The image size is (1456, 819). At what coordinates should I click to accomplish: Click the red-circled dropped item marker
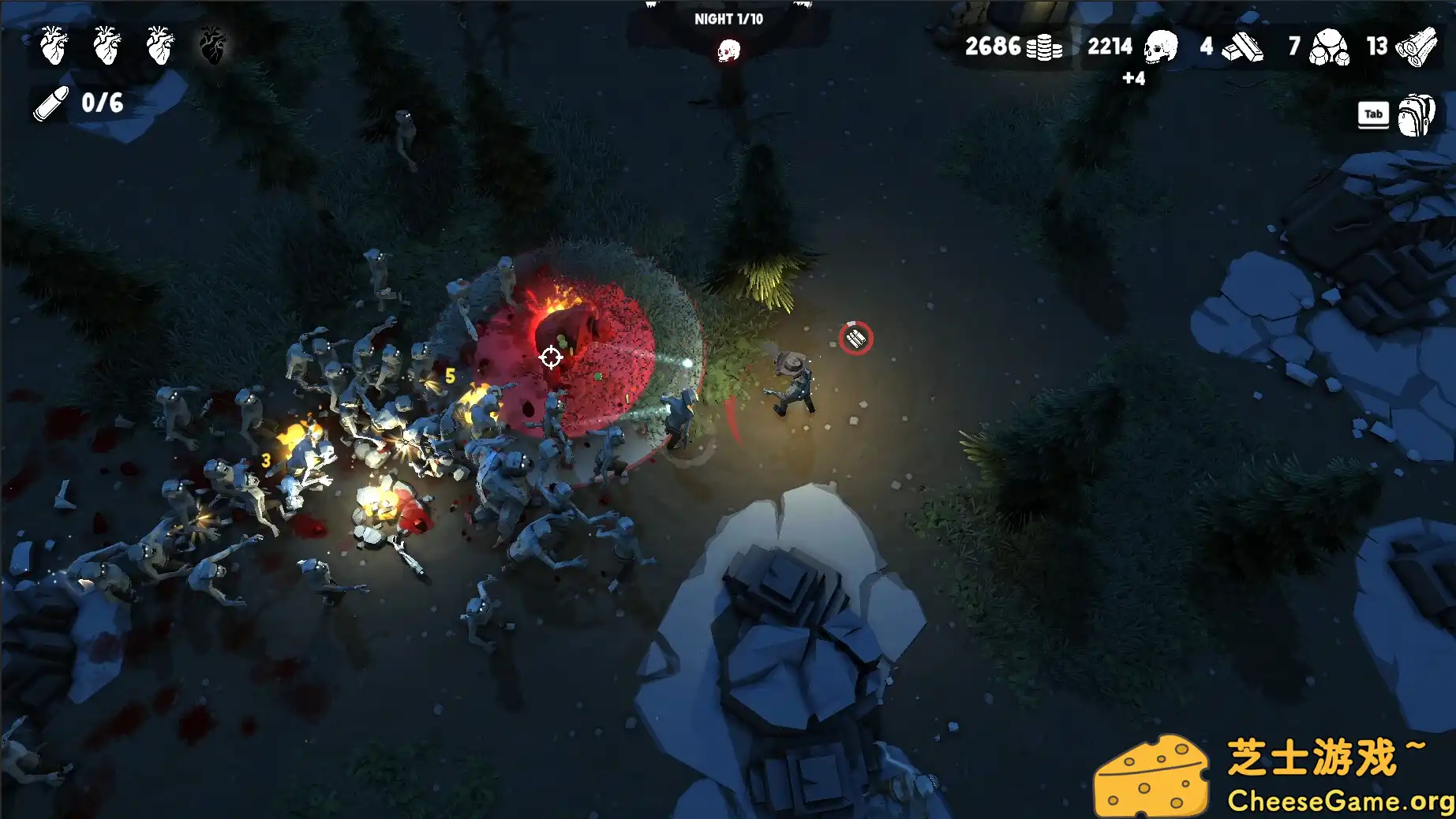click(x=857, y=337)
